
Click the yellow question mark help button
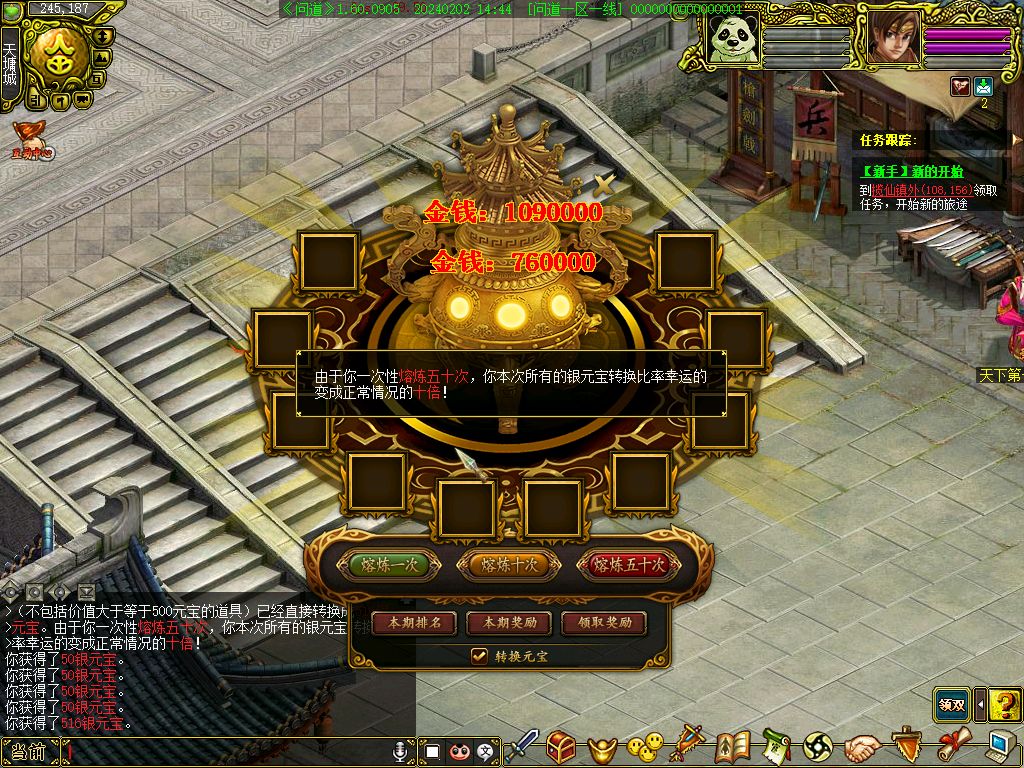pos(1004,705)
